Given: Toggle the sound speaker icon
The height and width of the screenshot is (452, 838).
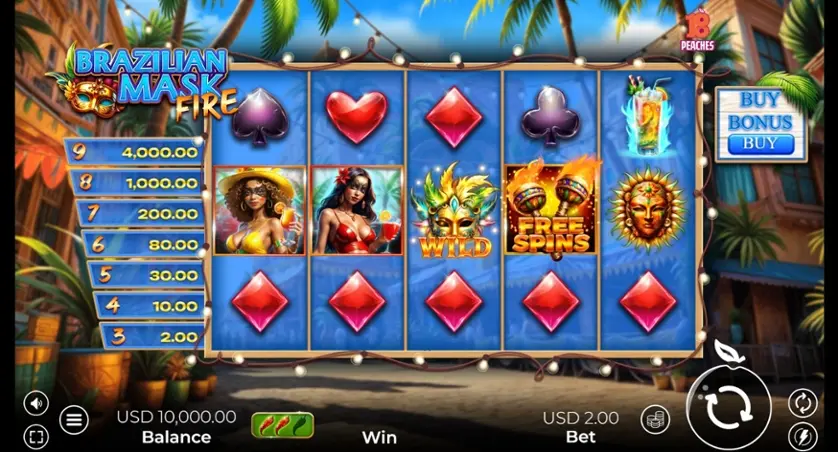Looking at the screenshot, I should 36,403.
